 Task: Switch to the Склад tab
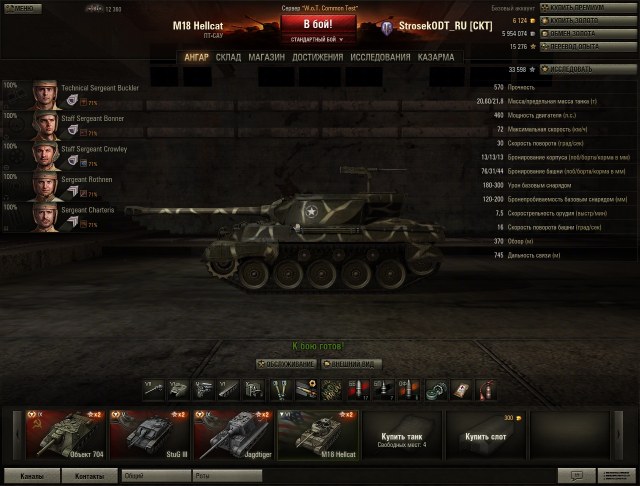point(228,57)
